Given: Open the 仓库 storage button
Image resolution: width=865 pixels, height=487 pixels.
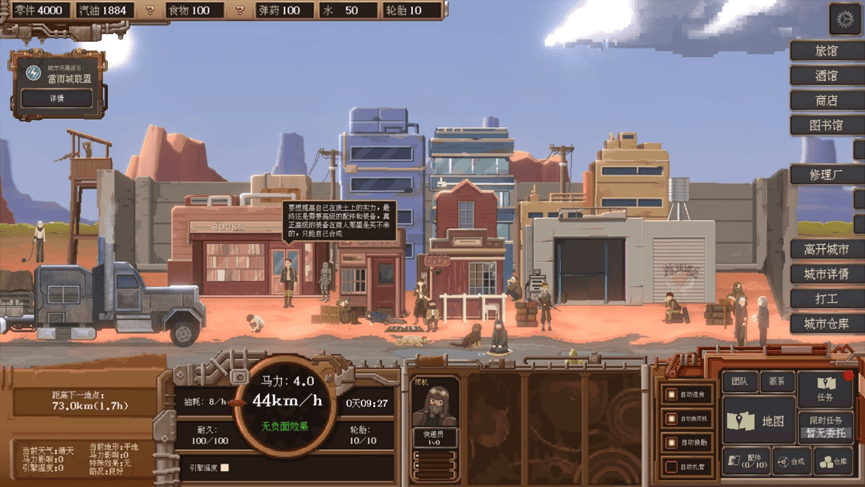Looking at the screenshot, I should click(x=832, y=461).
